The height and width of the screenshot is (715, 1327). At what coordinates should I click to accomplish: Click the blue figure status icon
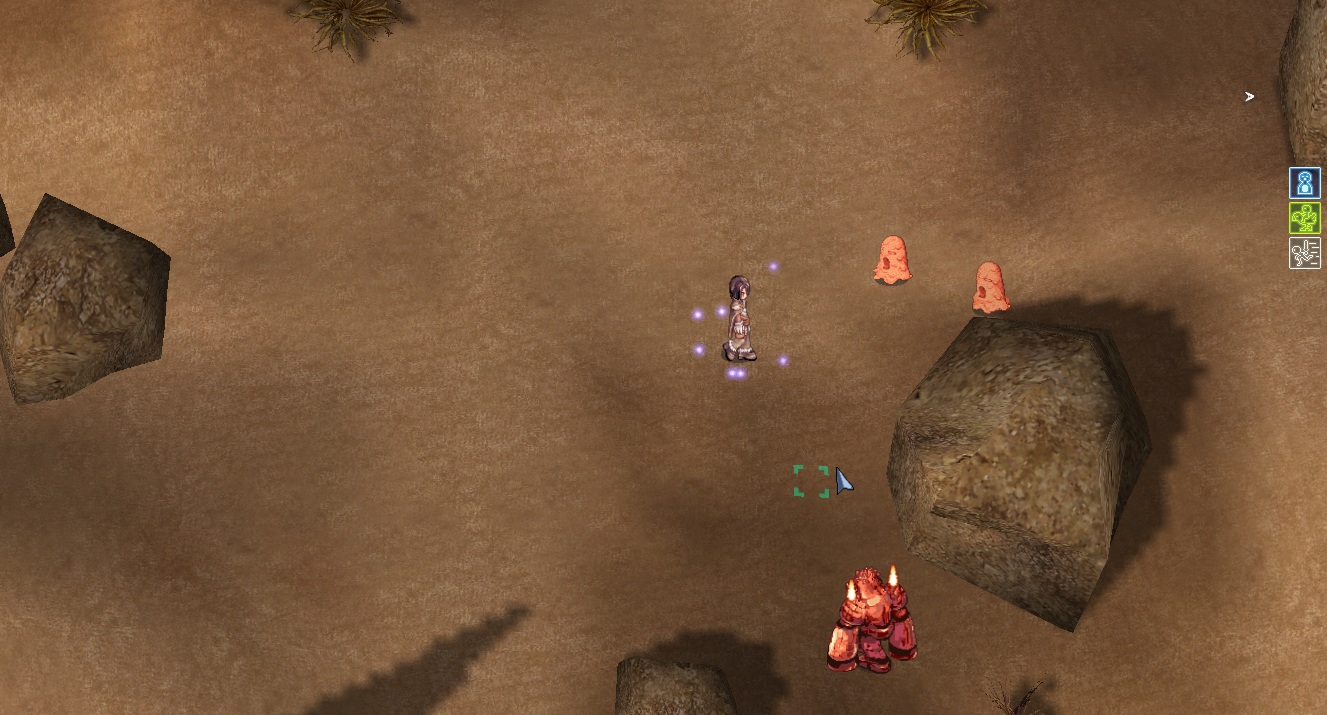pos(1304,183)
